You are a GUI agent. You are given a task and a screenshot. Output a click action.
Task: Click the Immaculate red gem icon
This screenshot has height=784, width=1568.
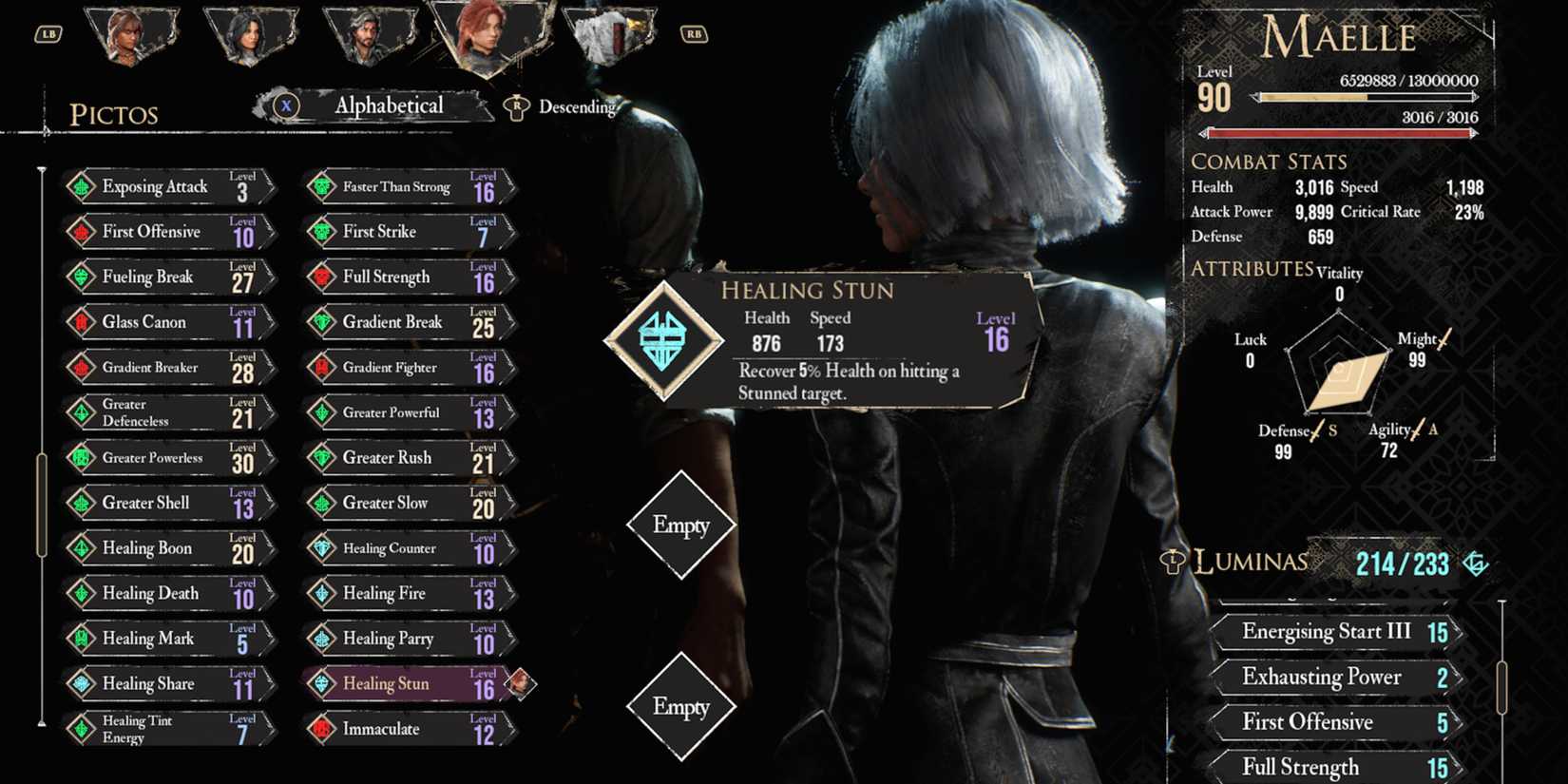point(323,729)
